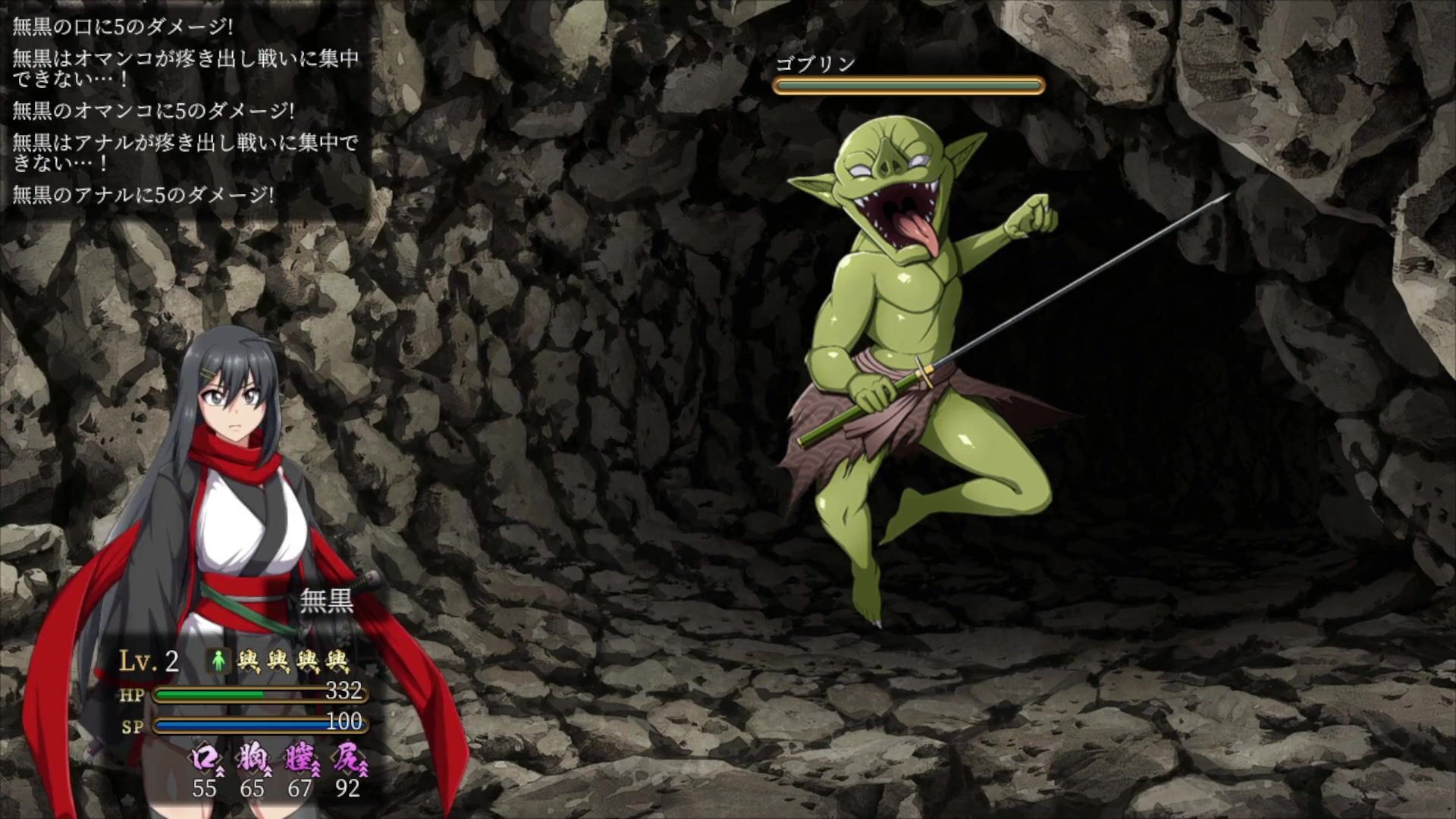Image resolution: width=1456 pixels, height=819 pixels.
Task: Select the 口 status icon
Action: pos(203,759)
